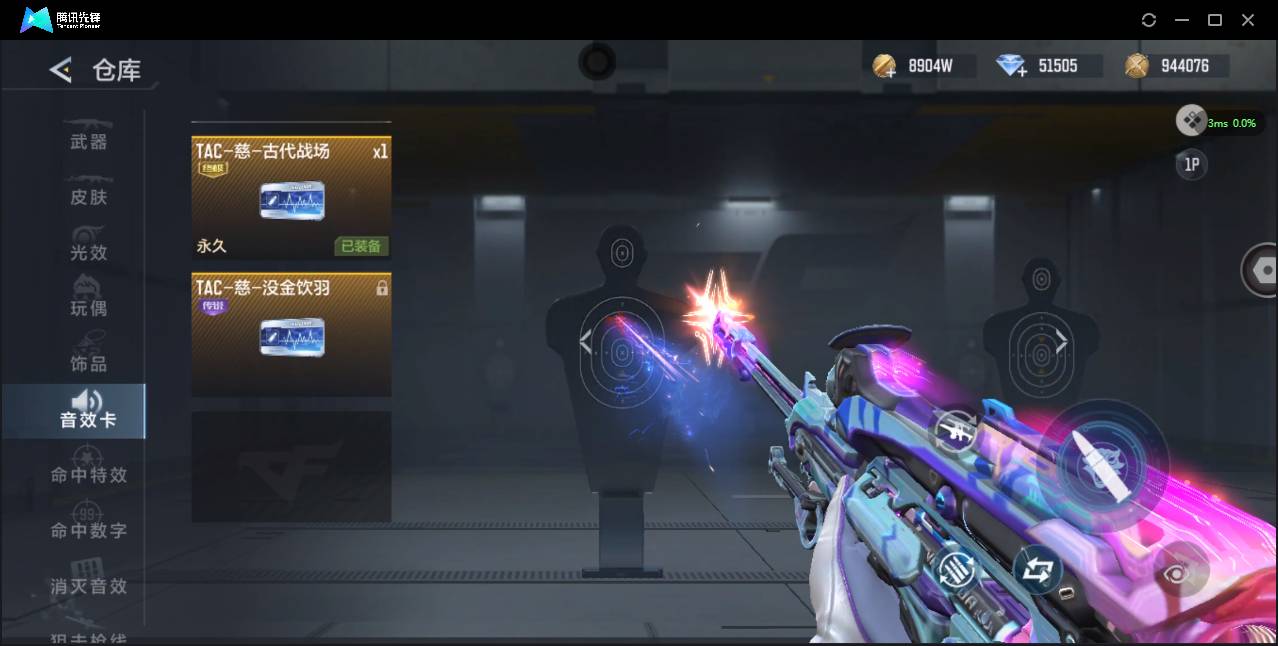Switch to 命中特效 category
Viewport: 1278px width, 646px height.
pos(88,475)
